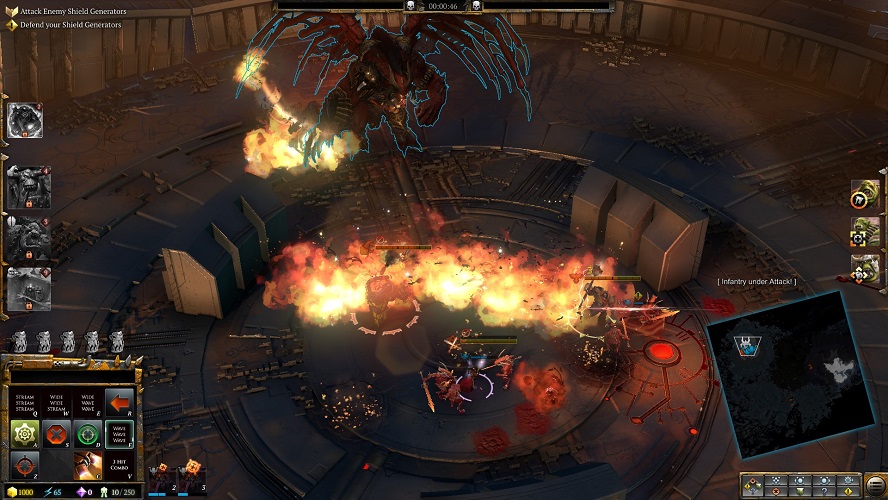This screenshot has height=500, width=888.
Task: Click the Defend your Shield Generators objective
Action: click(x=70, y=24)
